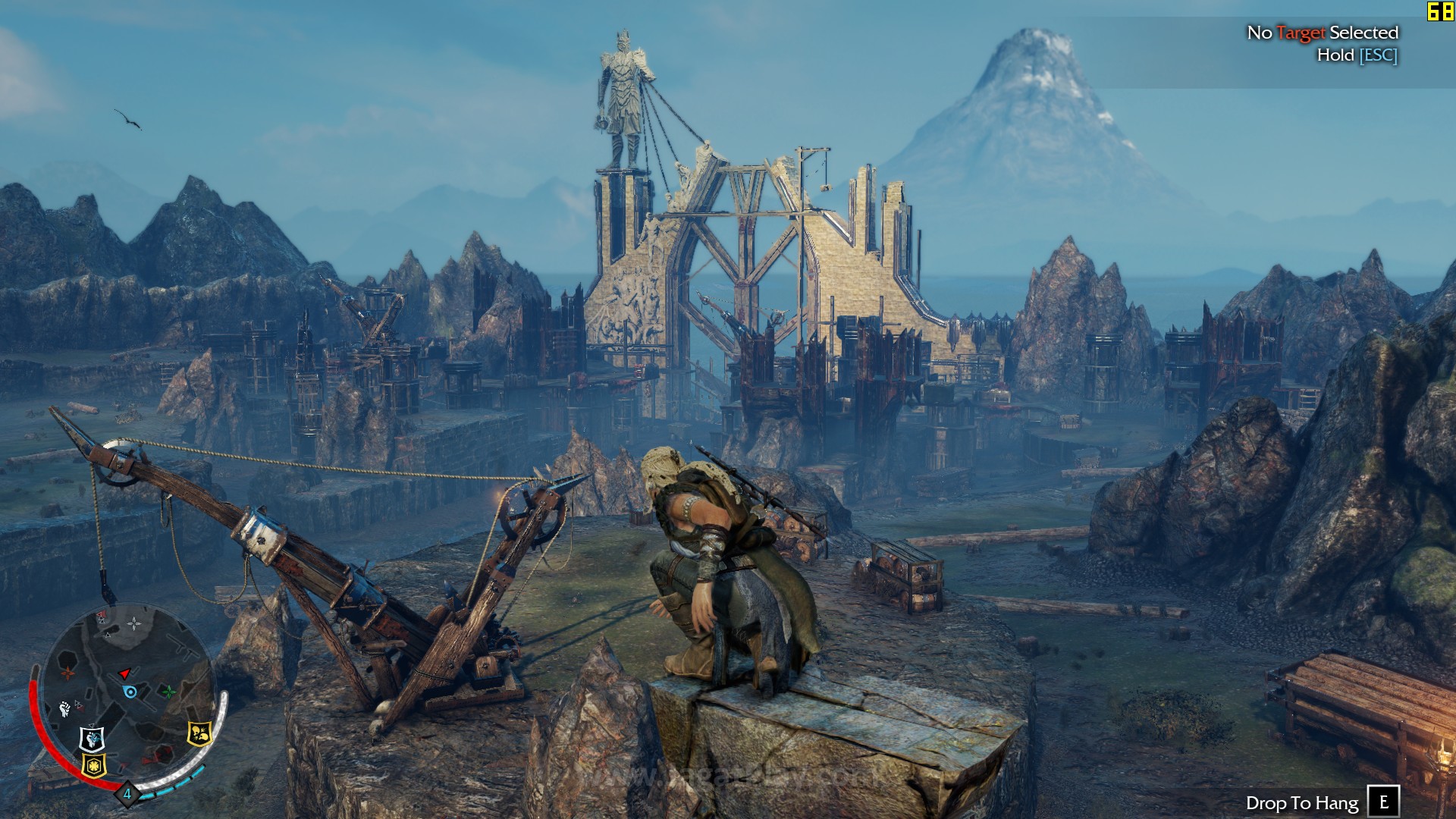Select the white fist marker on the minimap
1456x819 pixels.
65,709
